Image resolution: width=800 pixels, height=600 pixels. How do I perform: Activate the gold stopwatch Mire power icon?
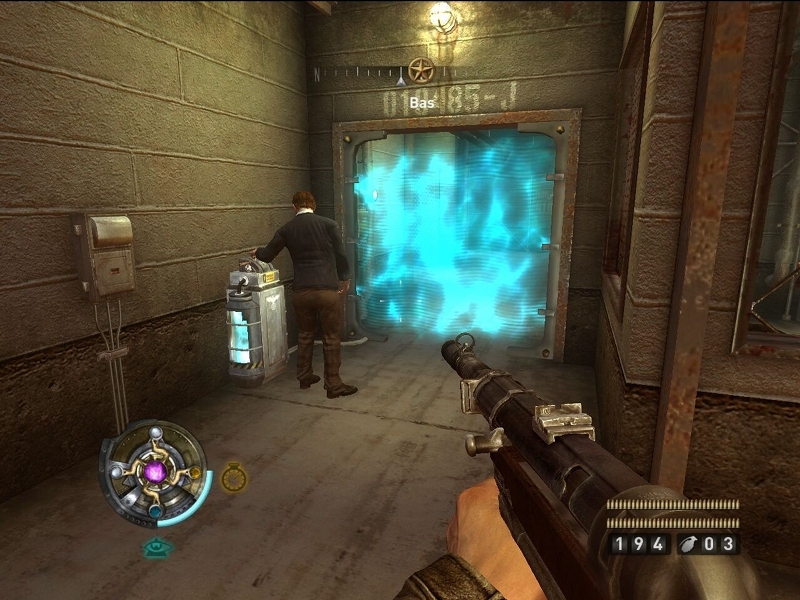234,477
